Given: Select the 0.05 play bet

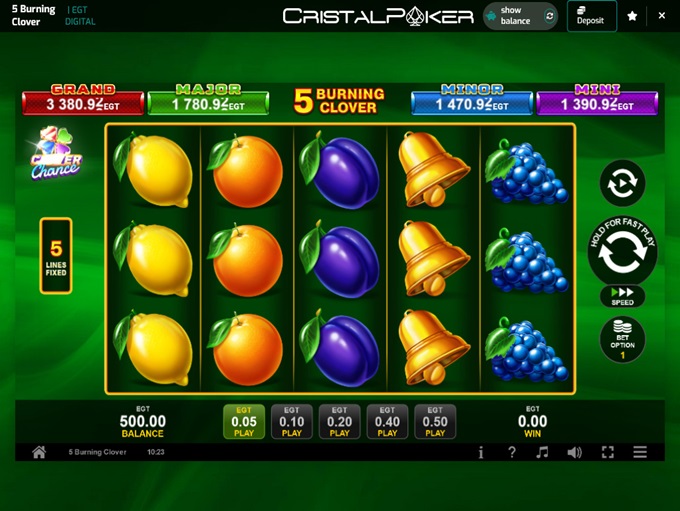Looking at the screenshot, I should pyautogui.click(x=243, y=422).
